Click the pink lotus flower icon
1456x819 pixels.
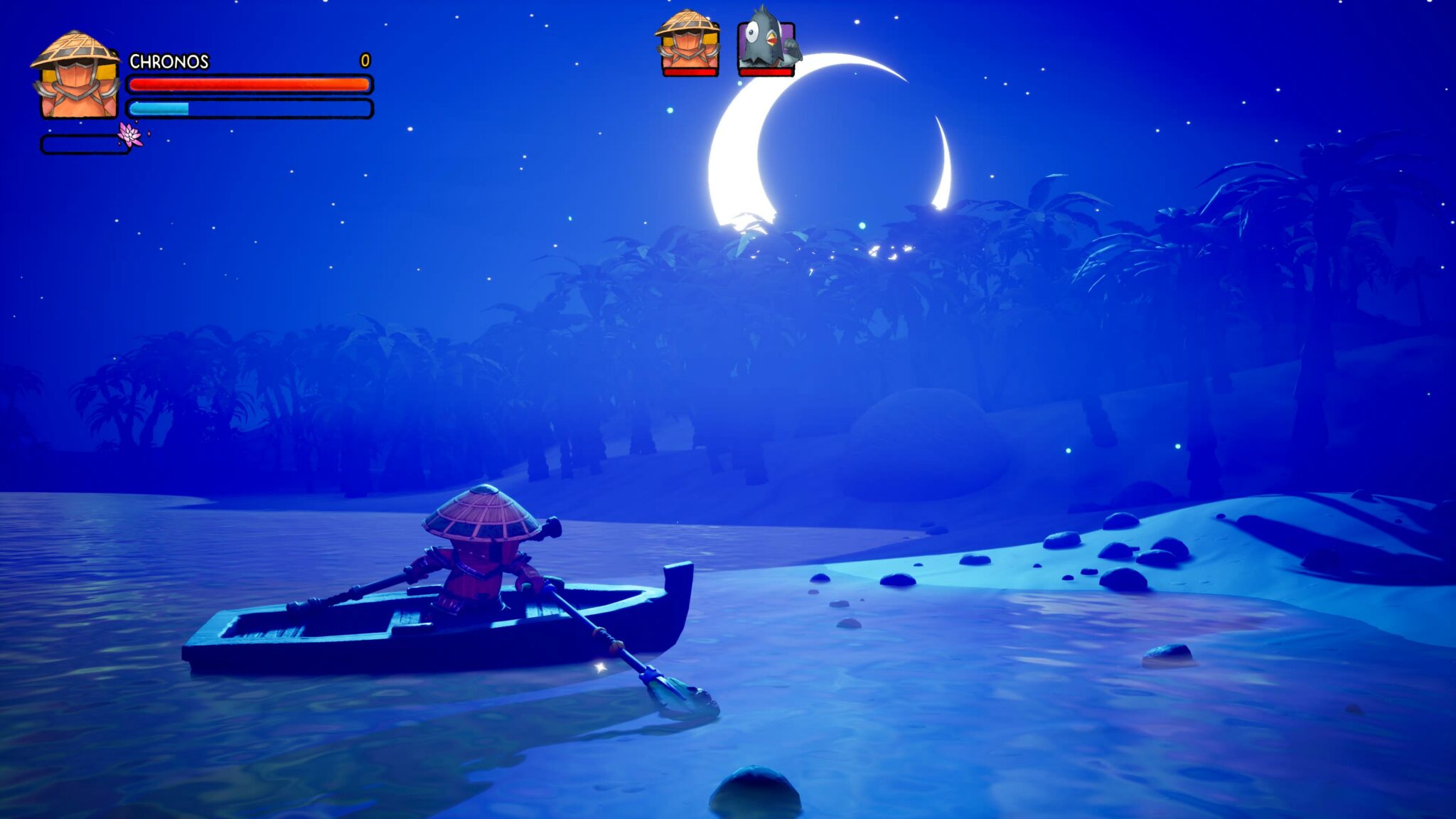(x=130, y=134)
